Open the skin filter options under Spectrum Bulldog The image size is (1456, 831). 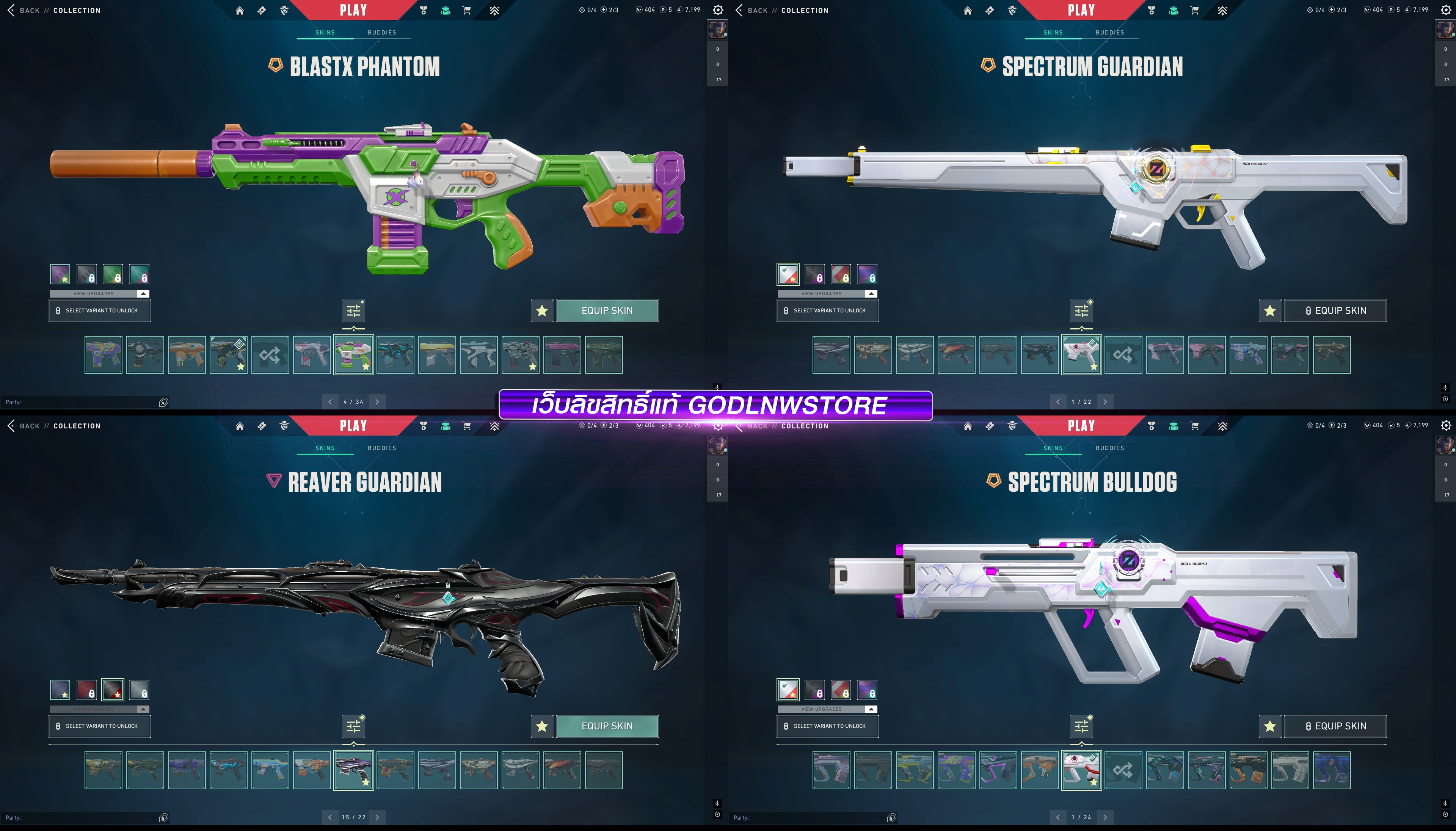click(x=1082, y=726)
